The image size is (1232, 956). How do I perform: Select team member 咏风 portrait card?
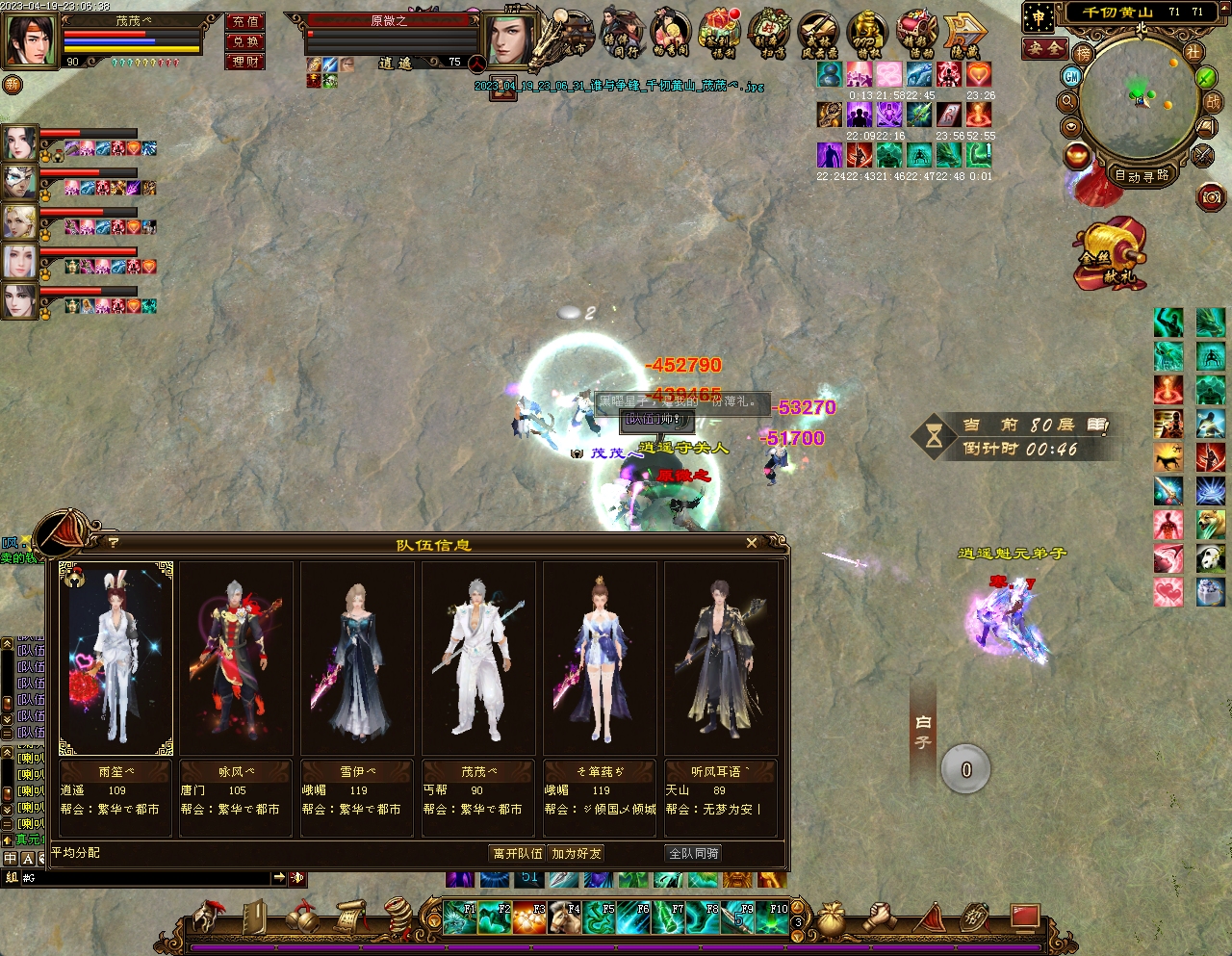(x=237, y=659)
